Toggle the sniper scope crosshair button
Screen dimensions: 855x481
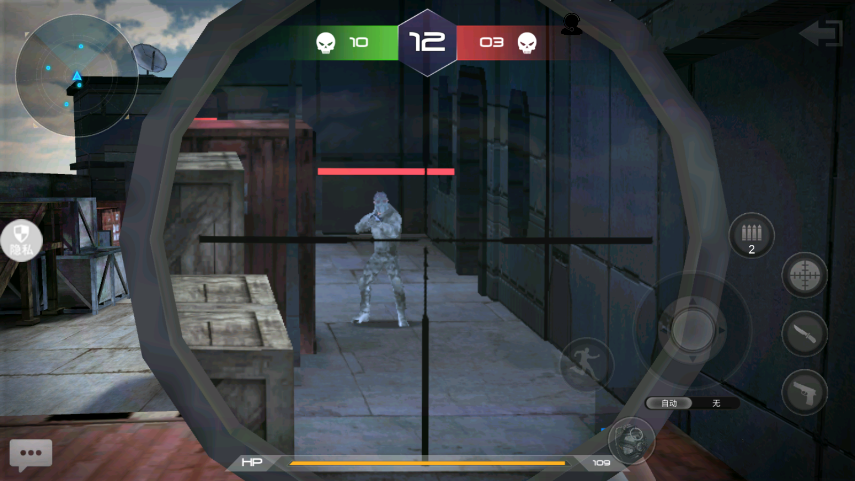805,275
